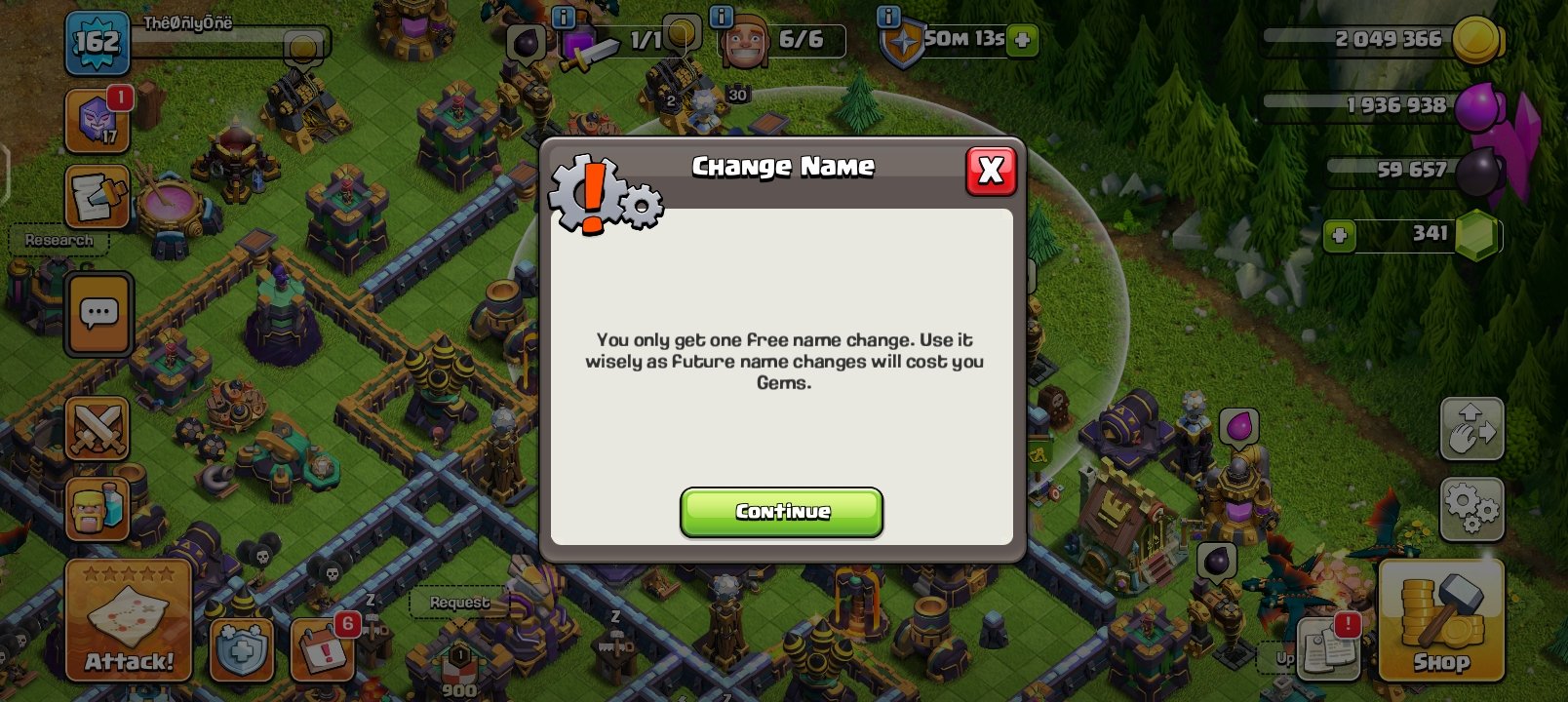Tap the hero weapon info (i) icon near 1/1

[x=562, y=18]
